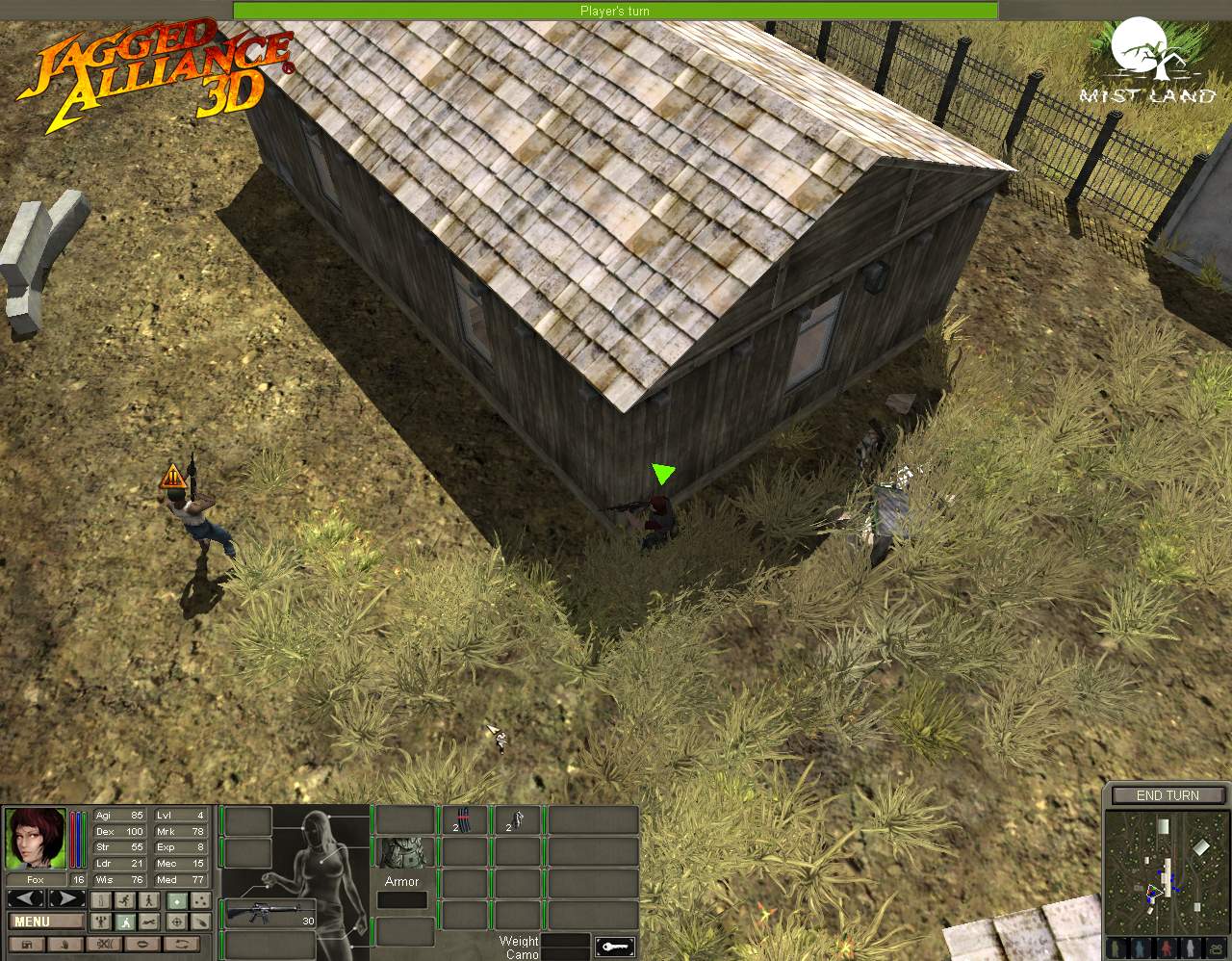Toggle the red figure minimap filter

[1167, 948]
